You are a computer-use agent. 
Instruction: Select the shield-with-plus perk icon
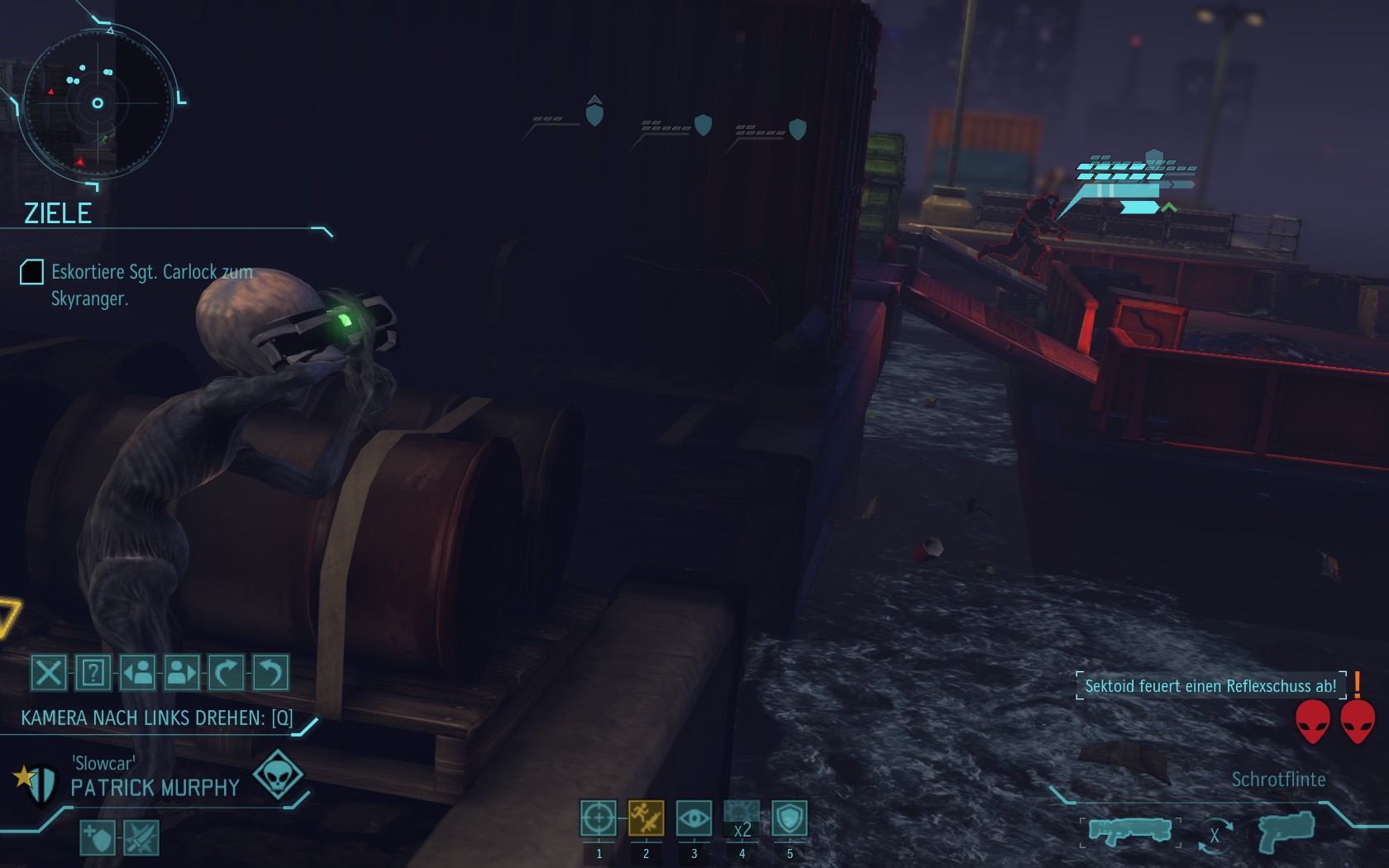tap(98, 838)
